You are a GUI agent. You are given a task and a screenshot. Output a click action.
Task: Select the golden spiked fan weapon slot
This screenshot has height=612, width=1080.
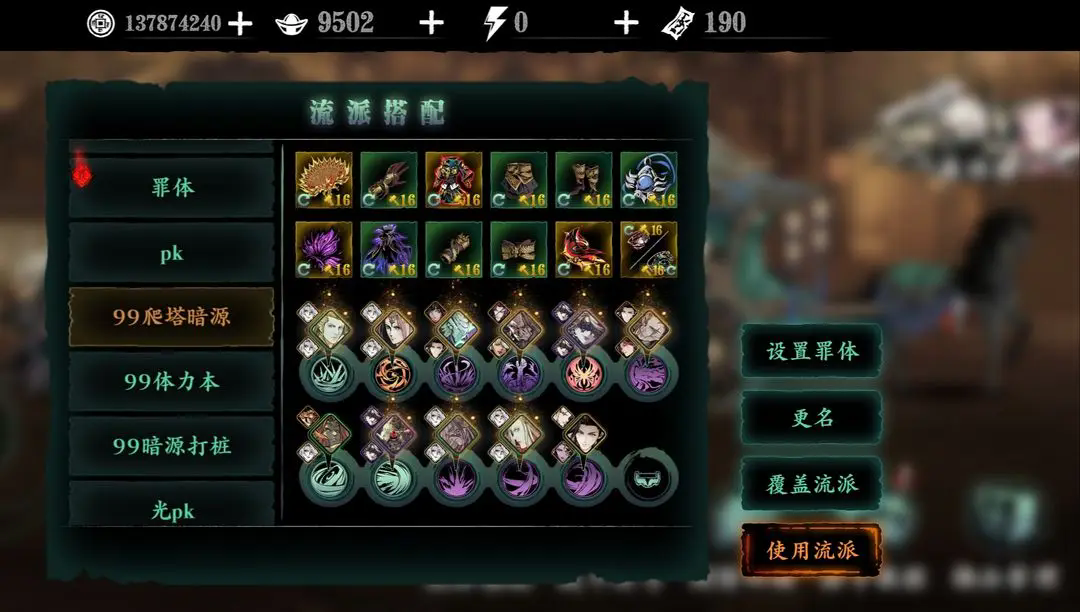pyautogui.click(x=324, y=180)
